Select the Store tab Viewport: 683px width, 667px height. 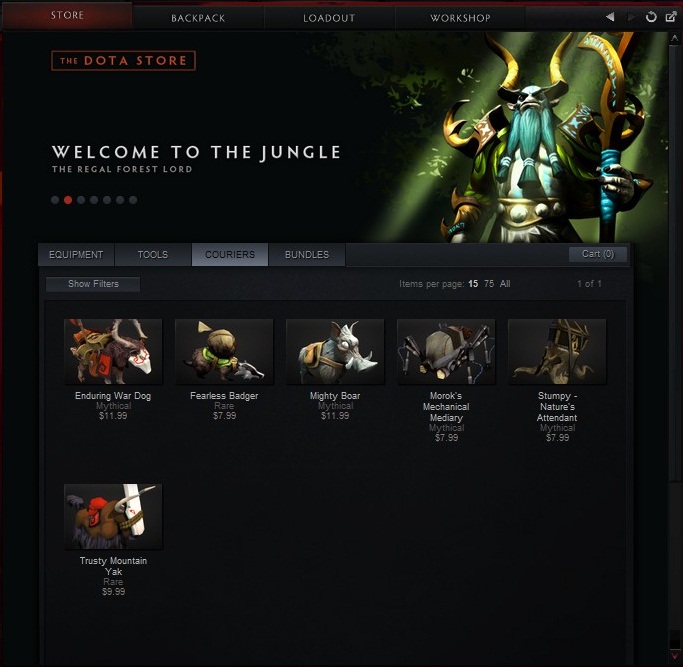click(x=67, y=16)
